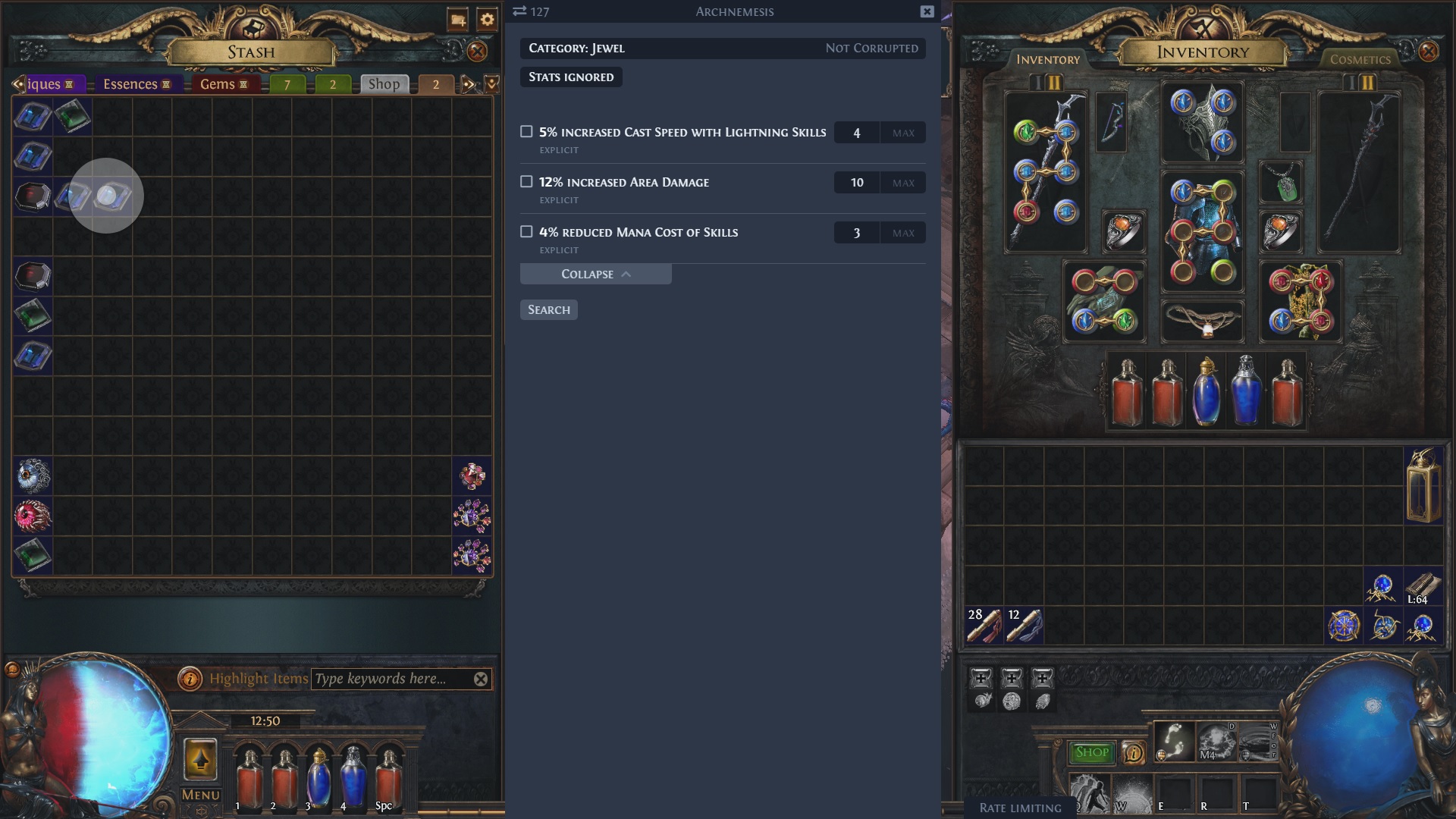The image size is (1456, 819).
Task: Select the Scroll of Wisdom stack of 28
Action: pyautogui.click(x=986, y=624)
